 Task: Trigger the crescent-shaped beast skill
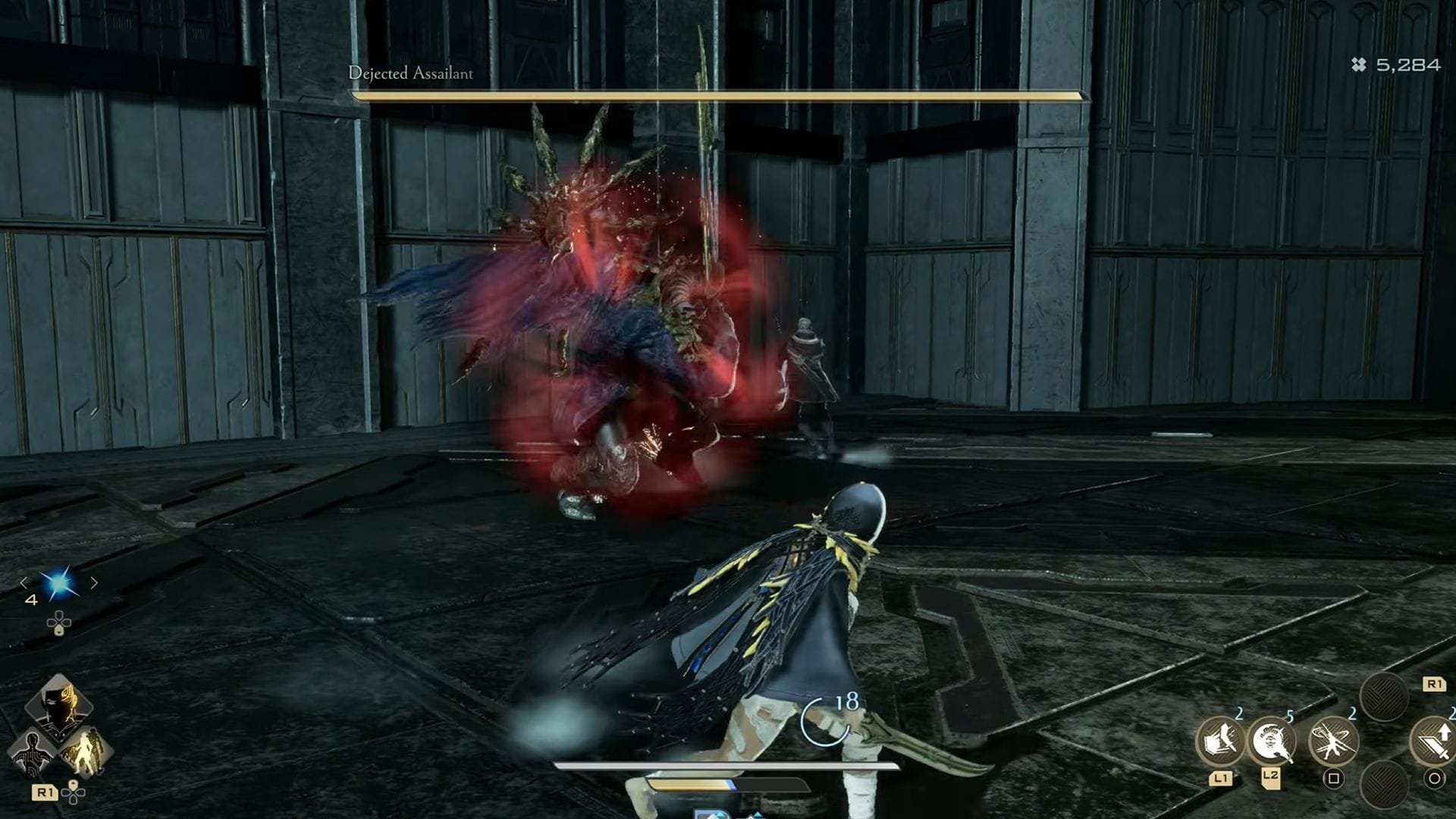click(1272, 740)
